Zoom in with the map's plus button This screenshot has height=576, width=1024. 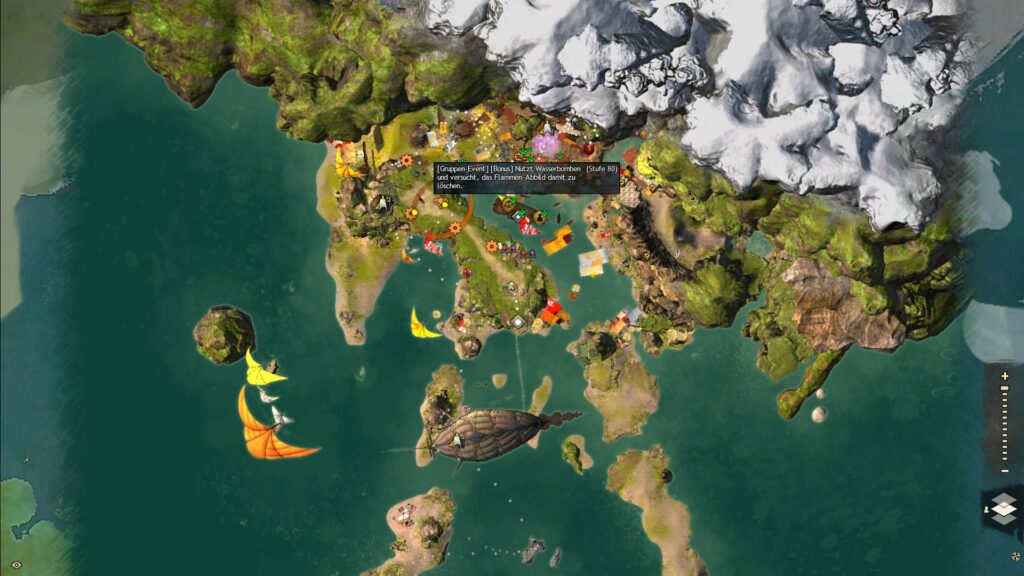pos(1004,376)
